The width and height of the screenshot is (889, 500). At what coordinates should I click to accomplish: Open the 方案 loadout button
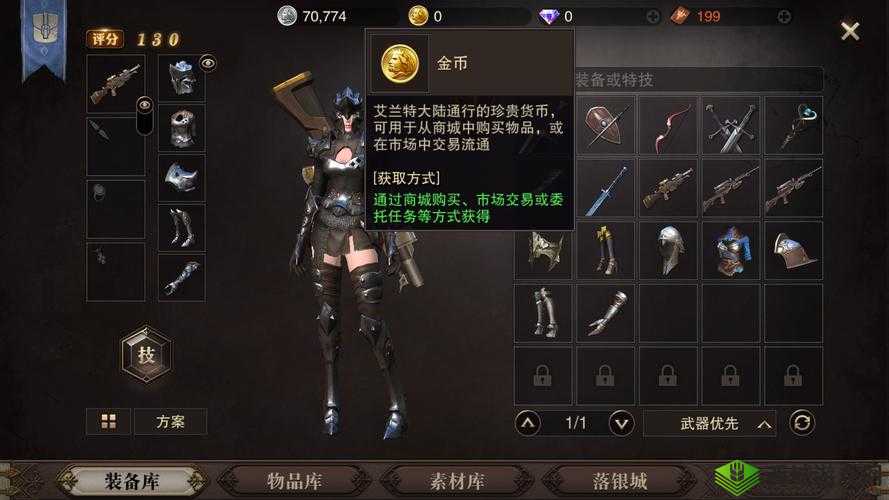click(x=170, y=421)
